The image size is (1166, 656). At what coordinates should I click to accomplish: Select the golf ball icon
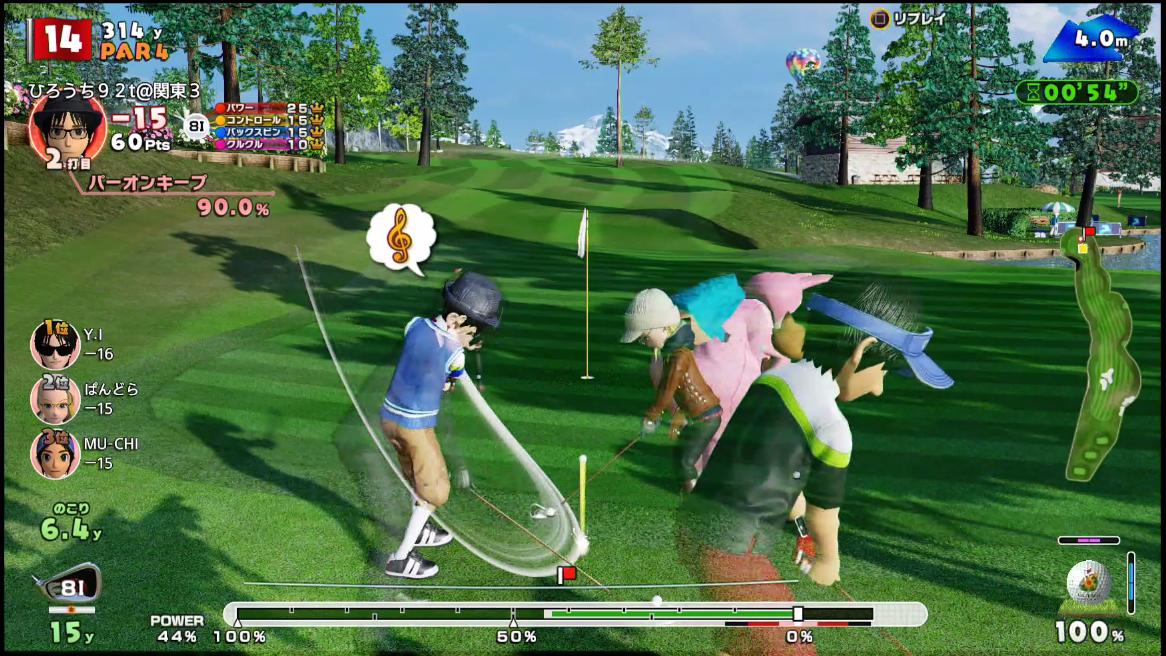tap(1088, 583)
